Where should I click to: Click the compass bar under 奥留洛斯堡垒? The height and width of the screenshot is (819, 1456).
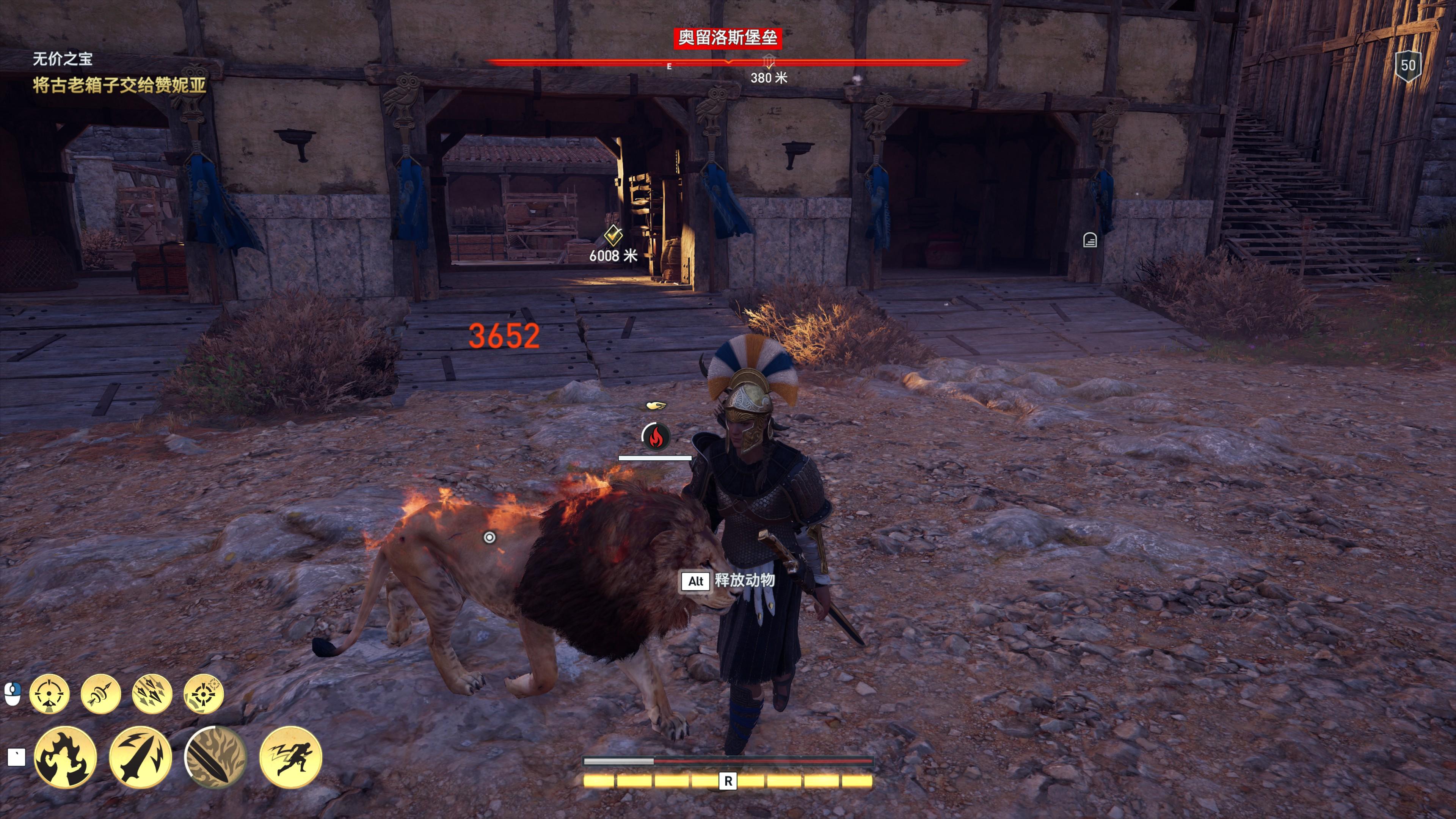[728, 62]
